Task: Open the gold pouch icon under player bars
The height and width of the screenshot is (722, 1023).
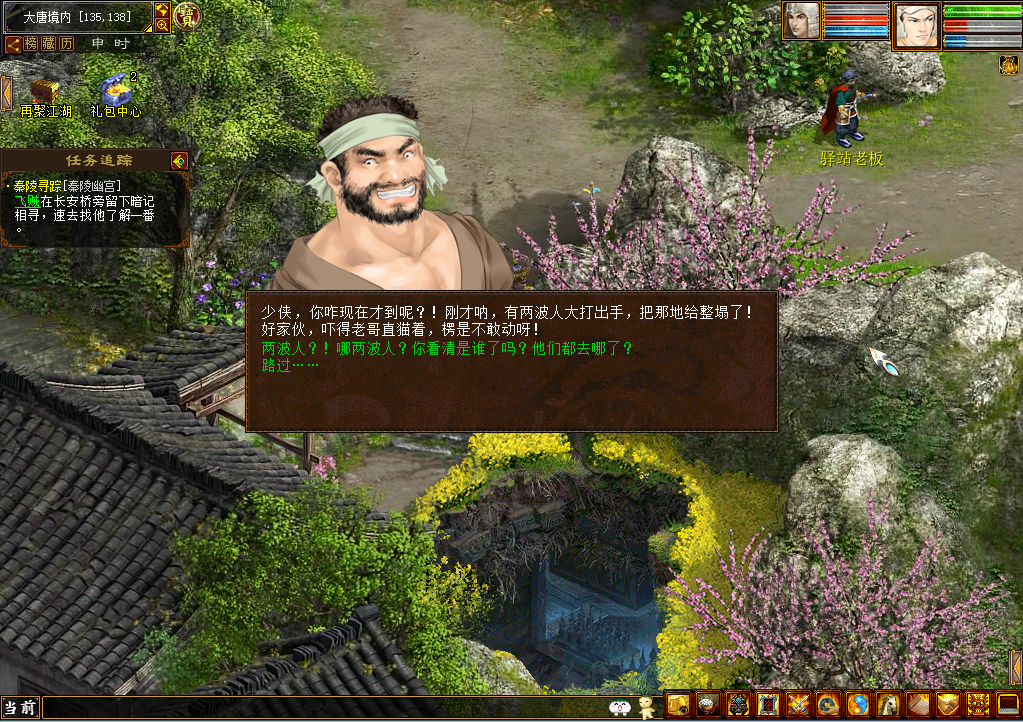Action: [x=1008, y=65]
